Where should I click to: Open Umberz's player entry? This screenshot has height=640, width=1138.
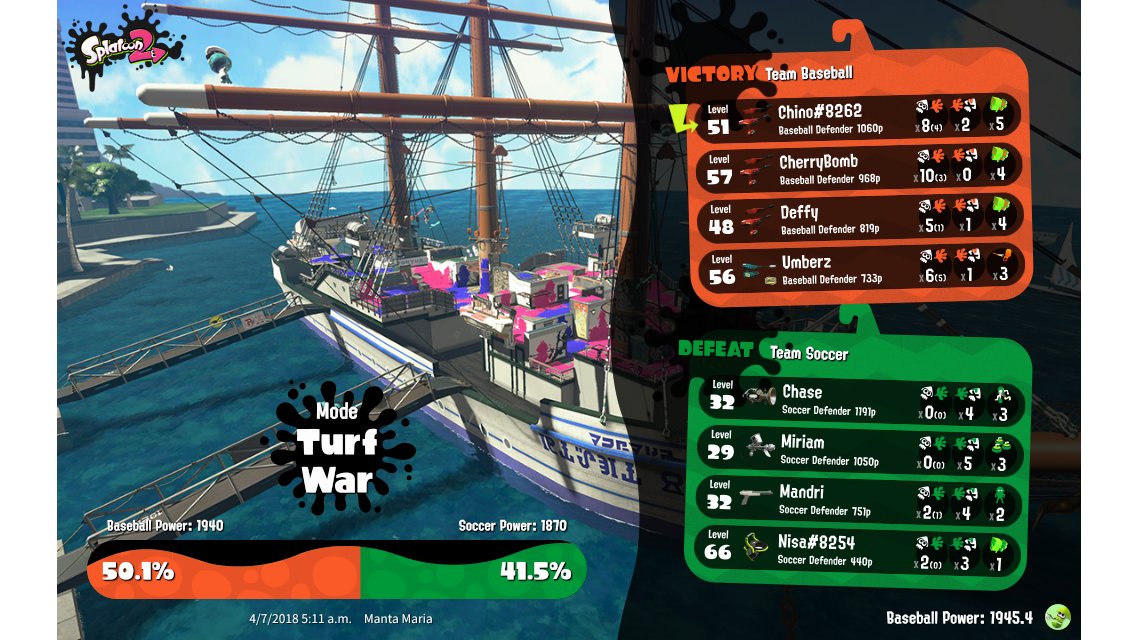858,270
